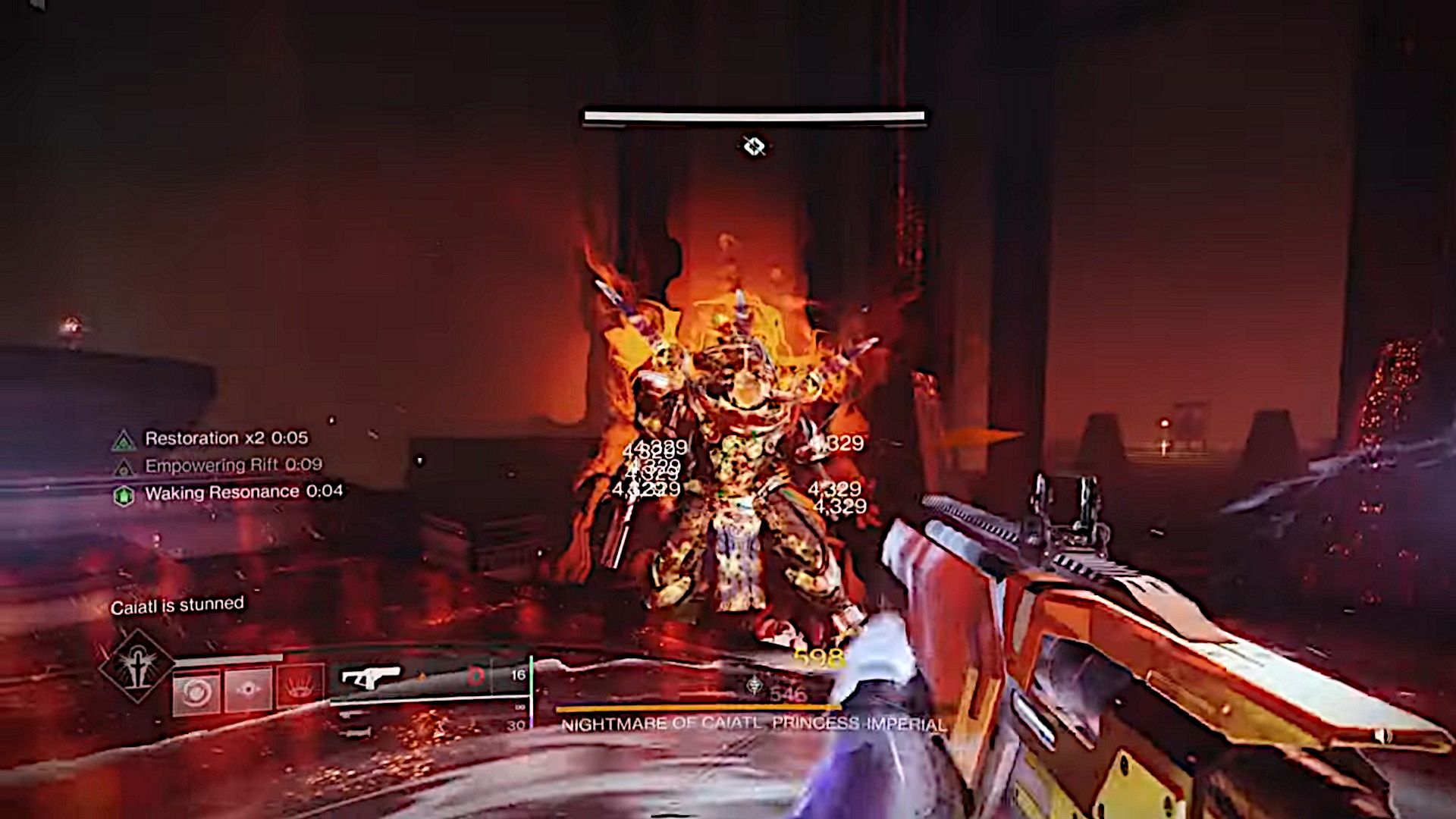Click the class ability crown icon
This screenshot has width=1456, height=819.
tap(300, 687)
